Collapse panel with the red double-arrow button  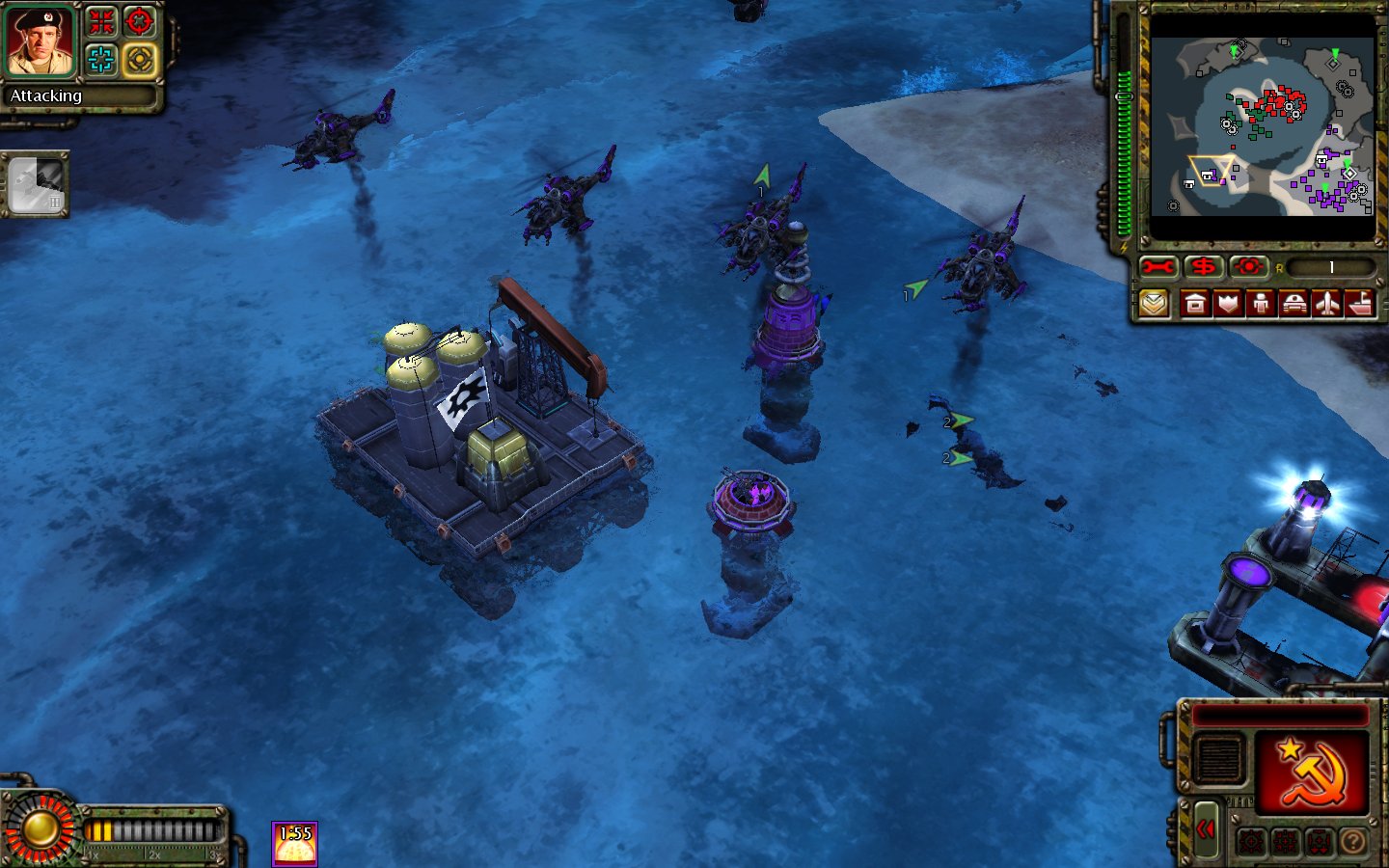[1205, 829]
